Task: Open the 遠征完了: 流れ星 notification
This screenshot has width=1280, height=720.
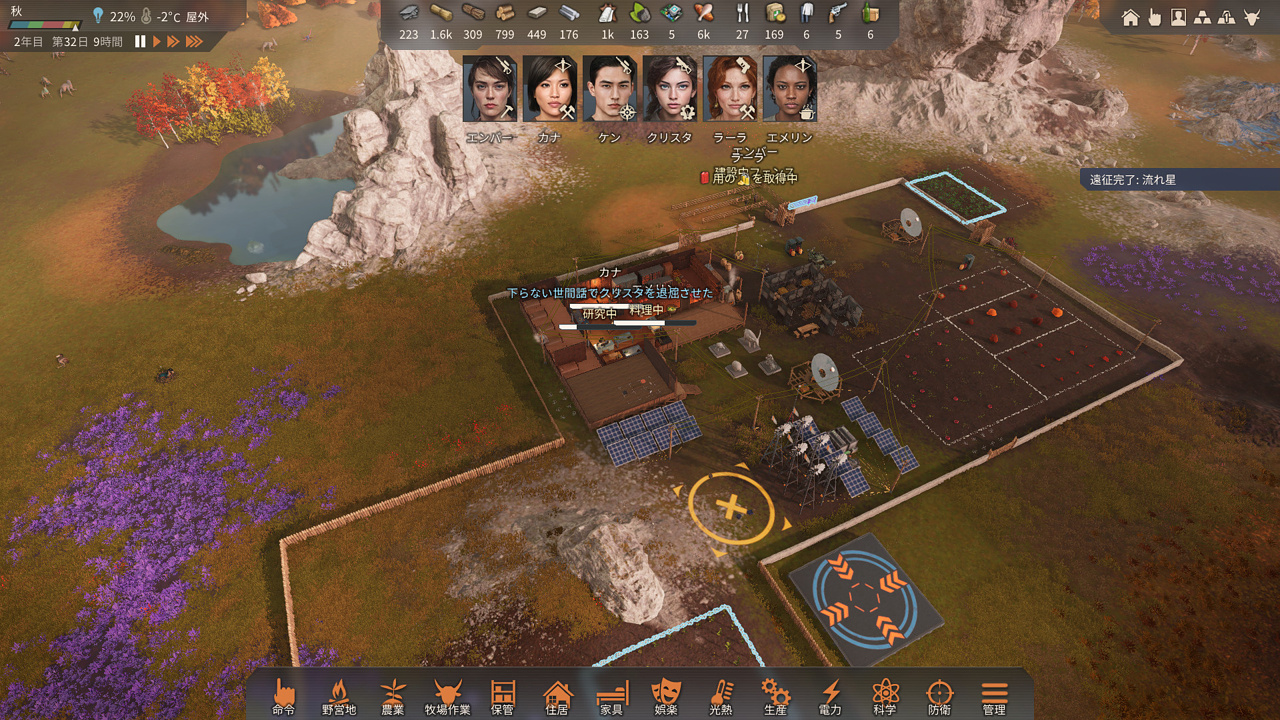Action: pos(1135,180)
